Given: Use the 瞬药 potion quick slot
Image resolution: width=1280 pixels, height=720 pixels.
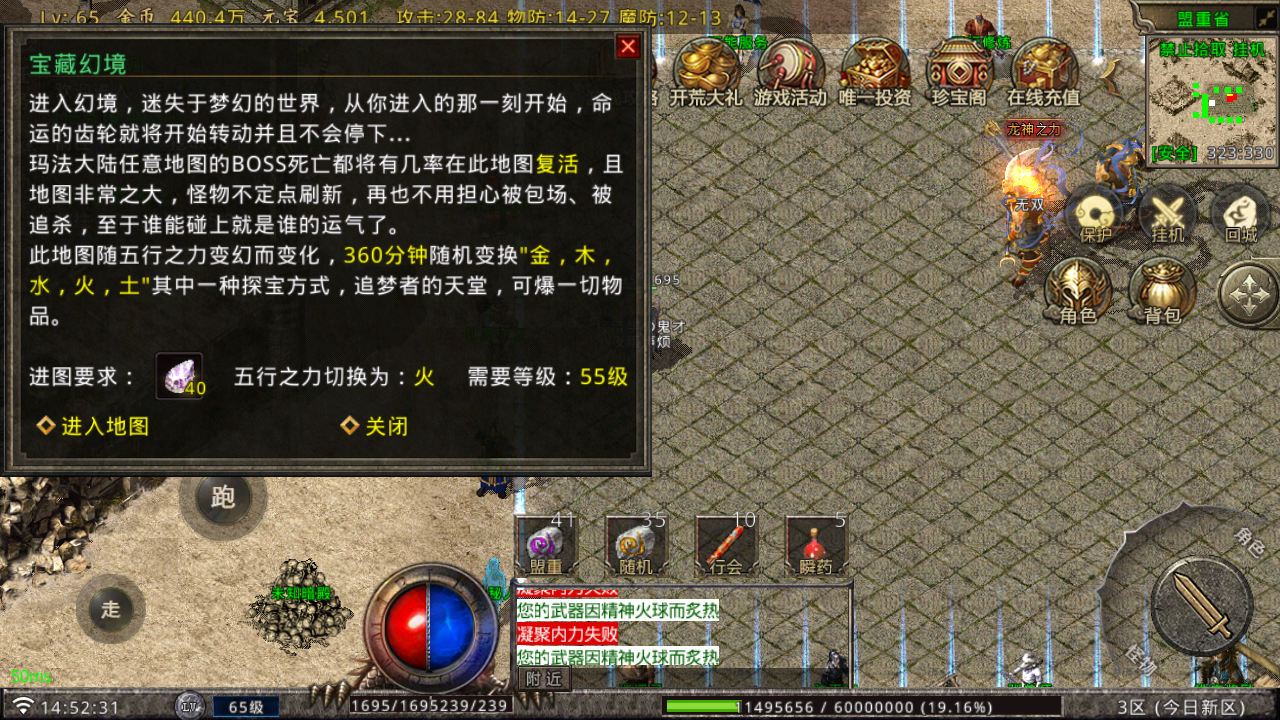Looking at the screenshot, I should pos(812,545).
